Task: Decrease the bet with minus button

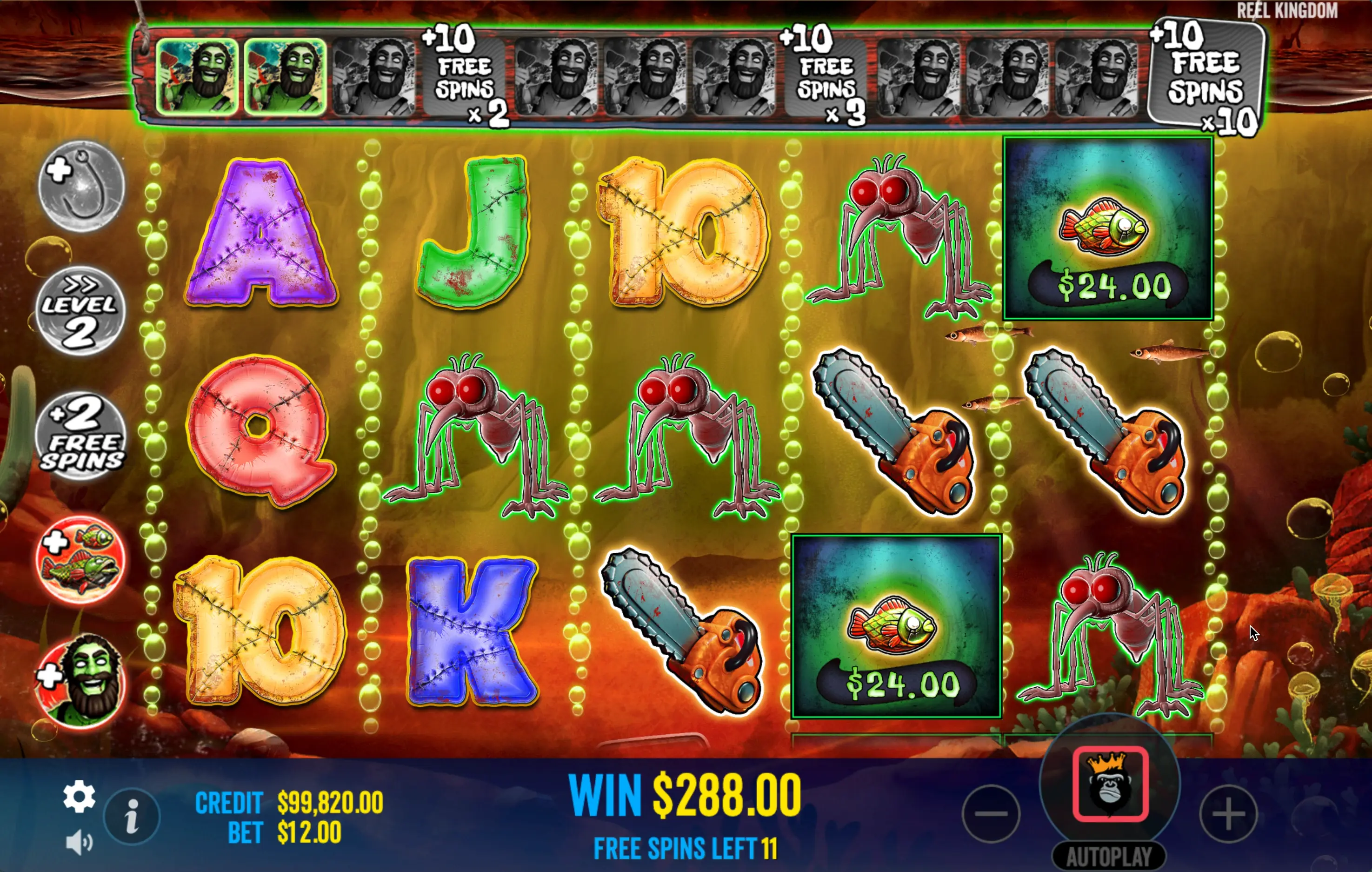Action: point(991,813)
